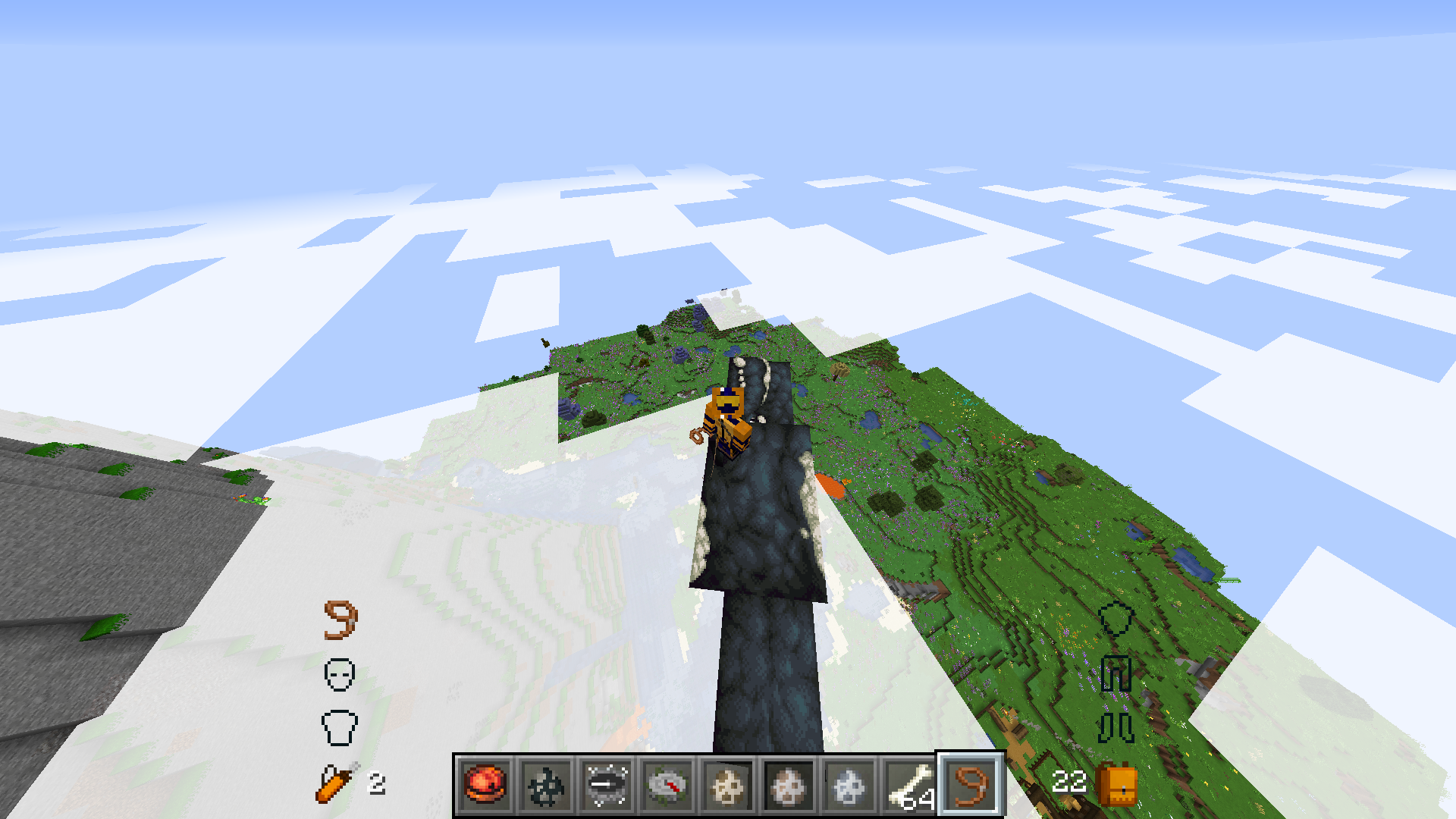Select the fire charge in the first hotbar slot
1456x819 pixels.
coord(485,785)
